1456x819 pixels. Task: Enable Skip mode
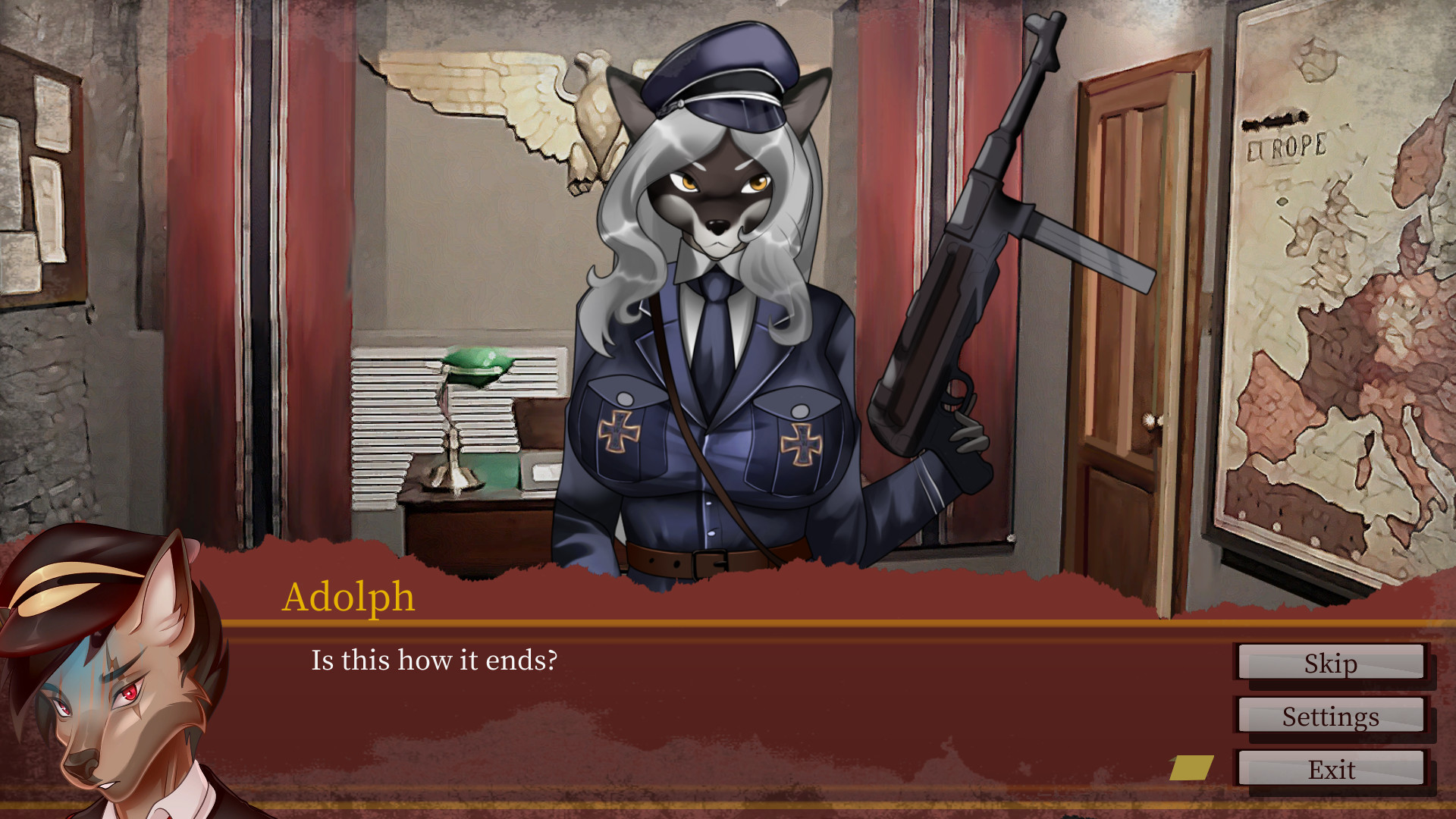point(1331,664)
